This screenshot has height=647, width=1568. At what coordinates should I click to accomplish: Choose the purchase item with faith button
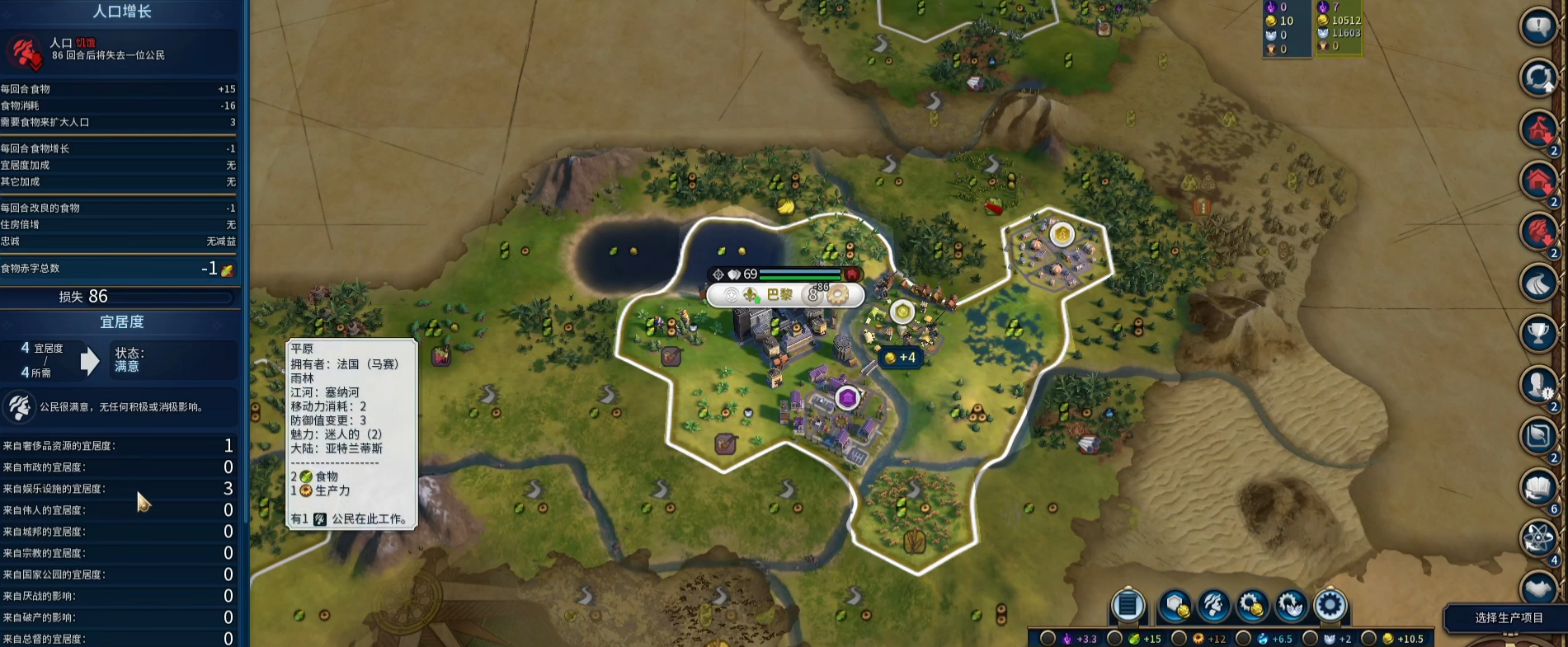click(1291, 606)
